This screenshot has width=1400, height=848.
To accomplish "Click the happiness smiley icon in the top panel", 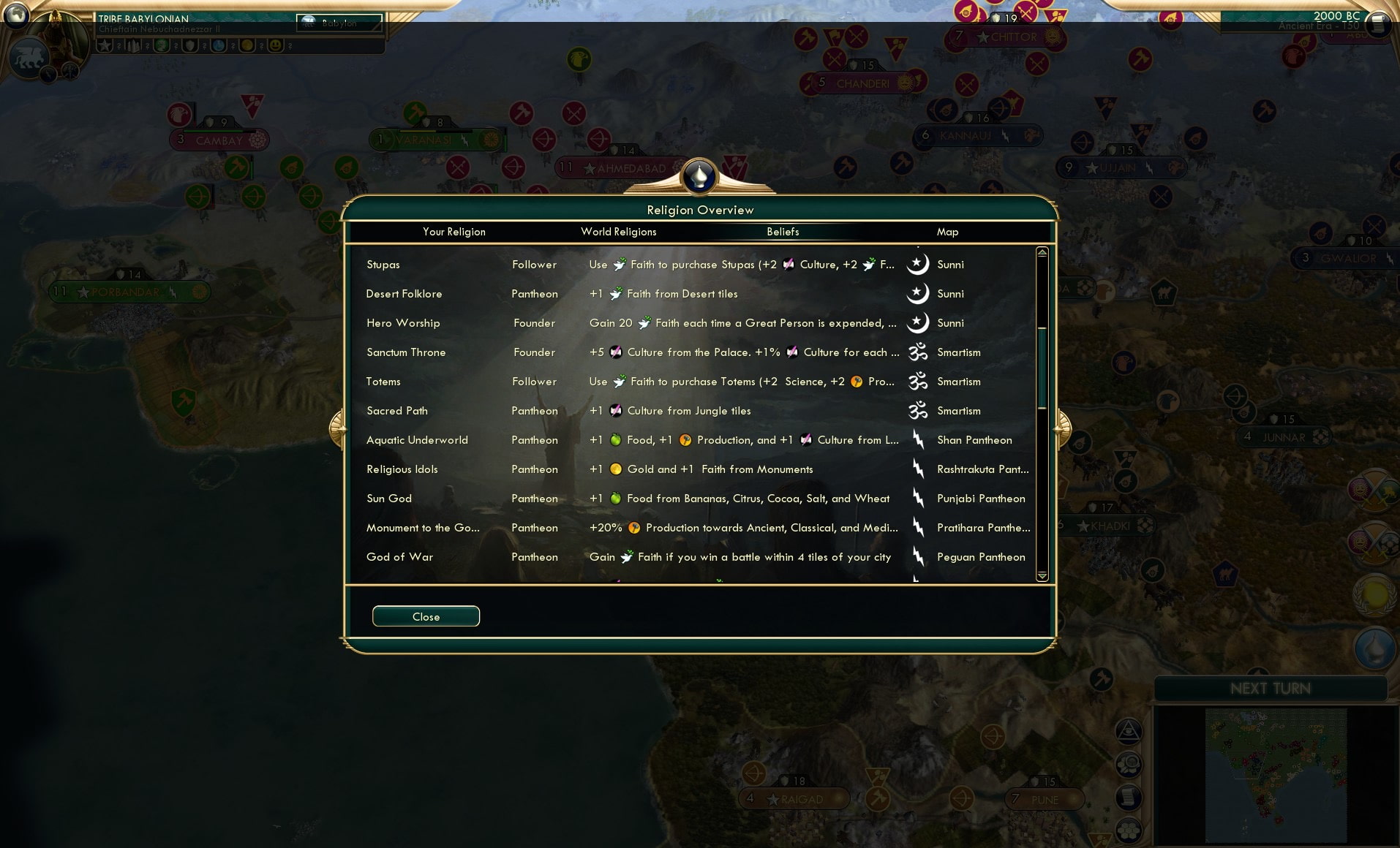I will pos(276,45).
